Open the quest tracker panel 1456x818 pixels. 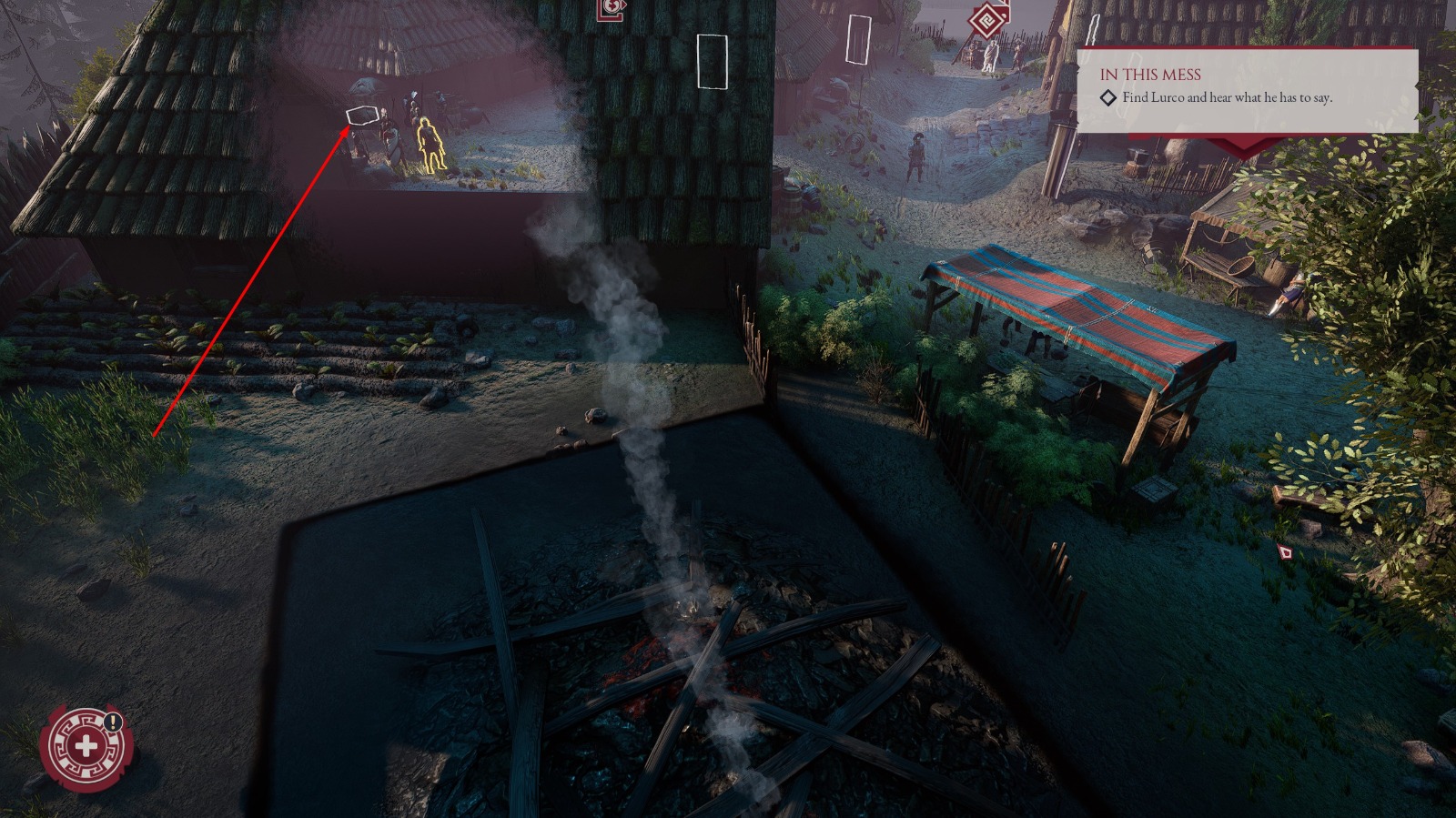coord(1247,91)
